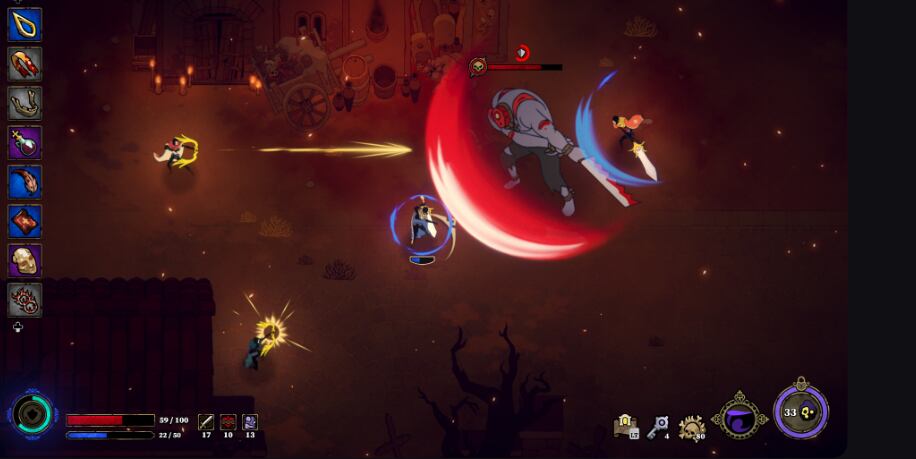The height and width of the screenshot is (459, 916).
Task: Click the red spellbook relic icon
Action: click(25, 221)
